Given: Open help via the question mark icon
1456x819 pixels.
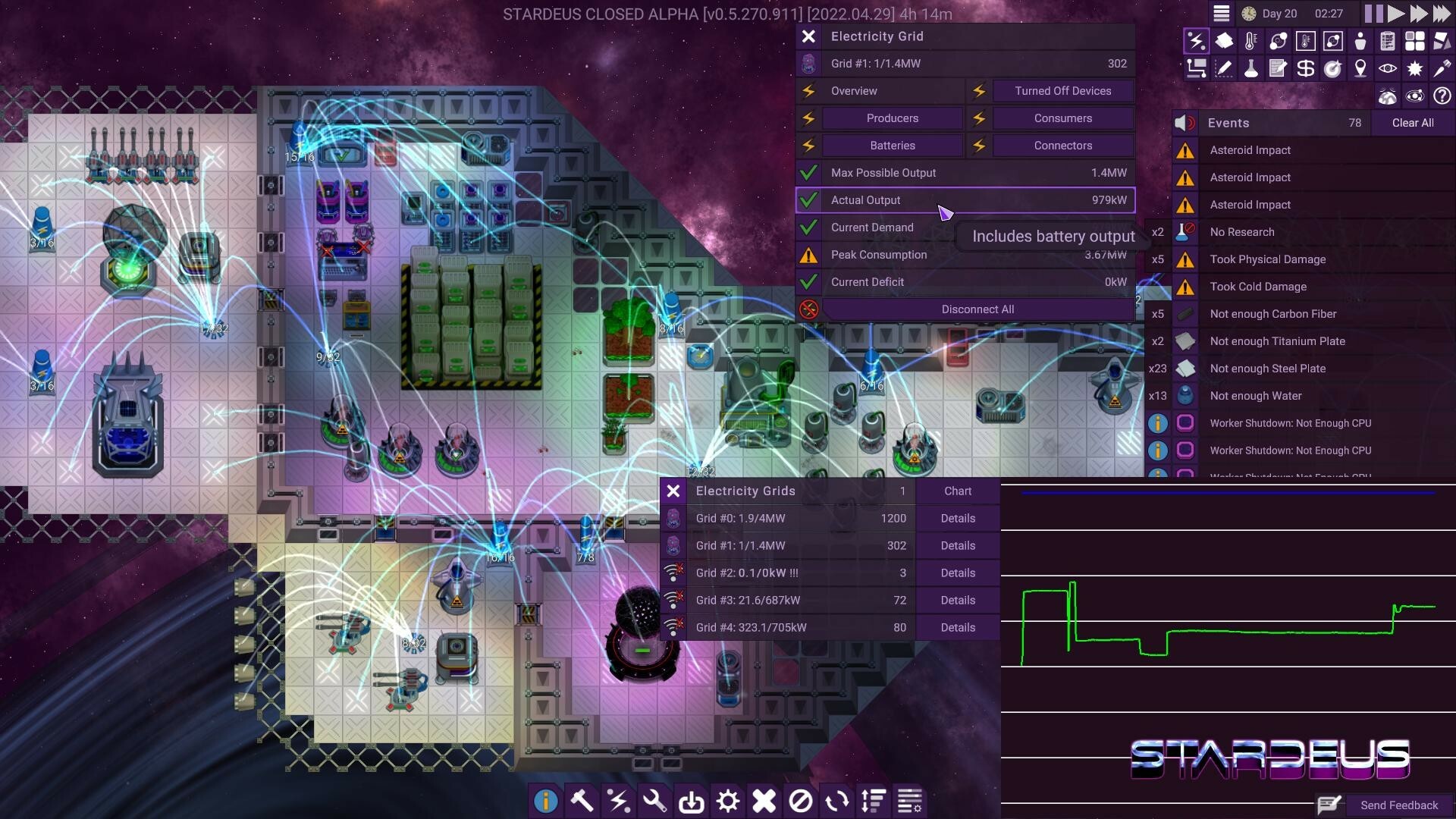Looking at the screenshot, I should pos(1442,96).
